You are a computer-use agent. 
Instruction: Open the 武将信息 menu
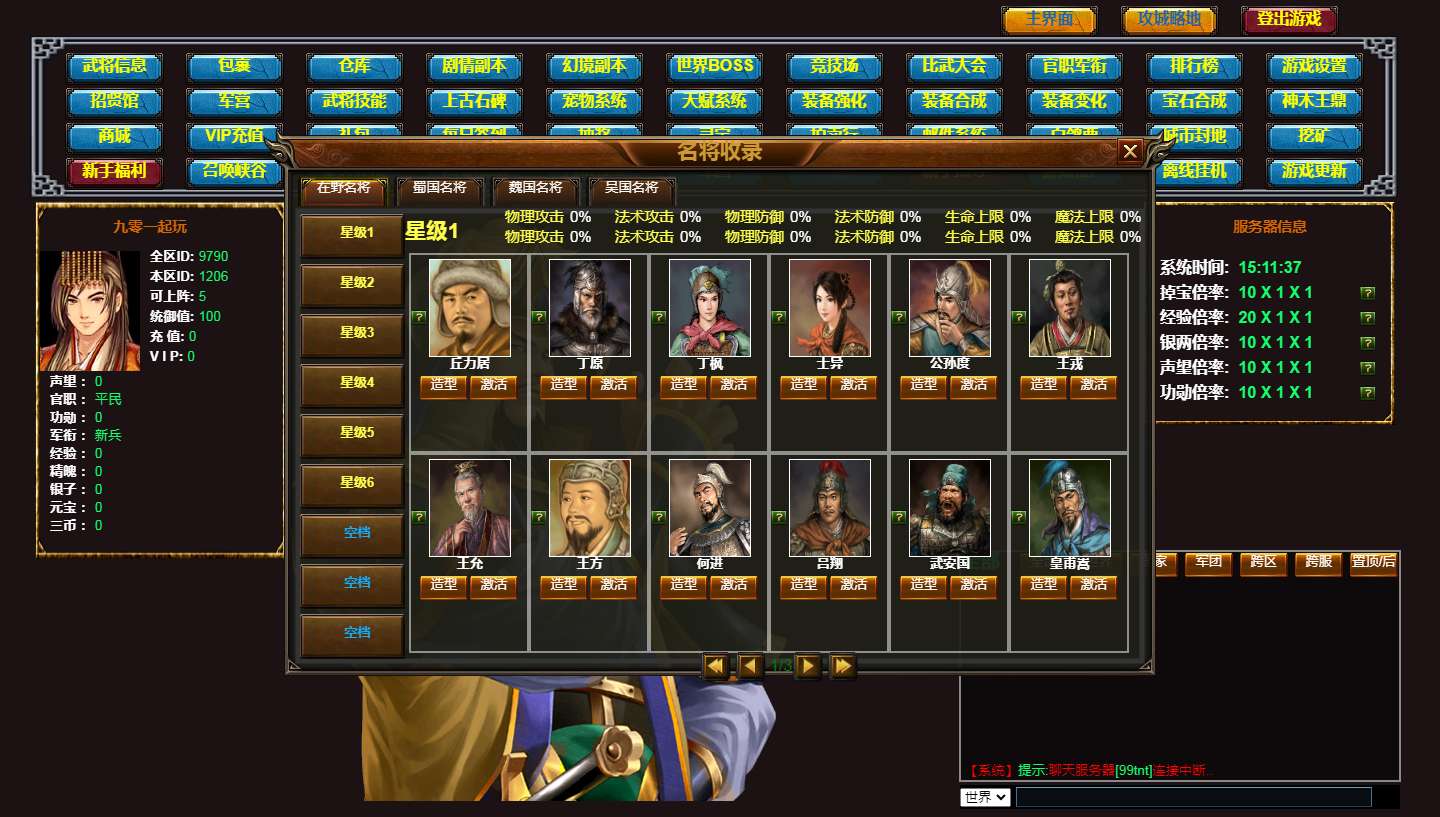(x=114, y=67)
